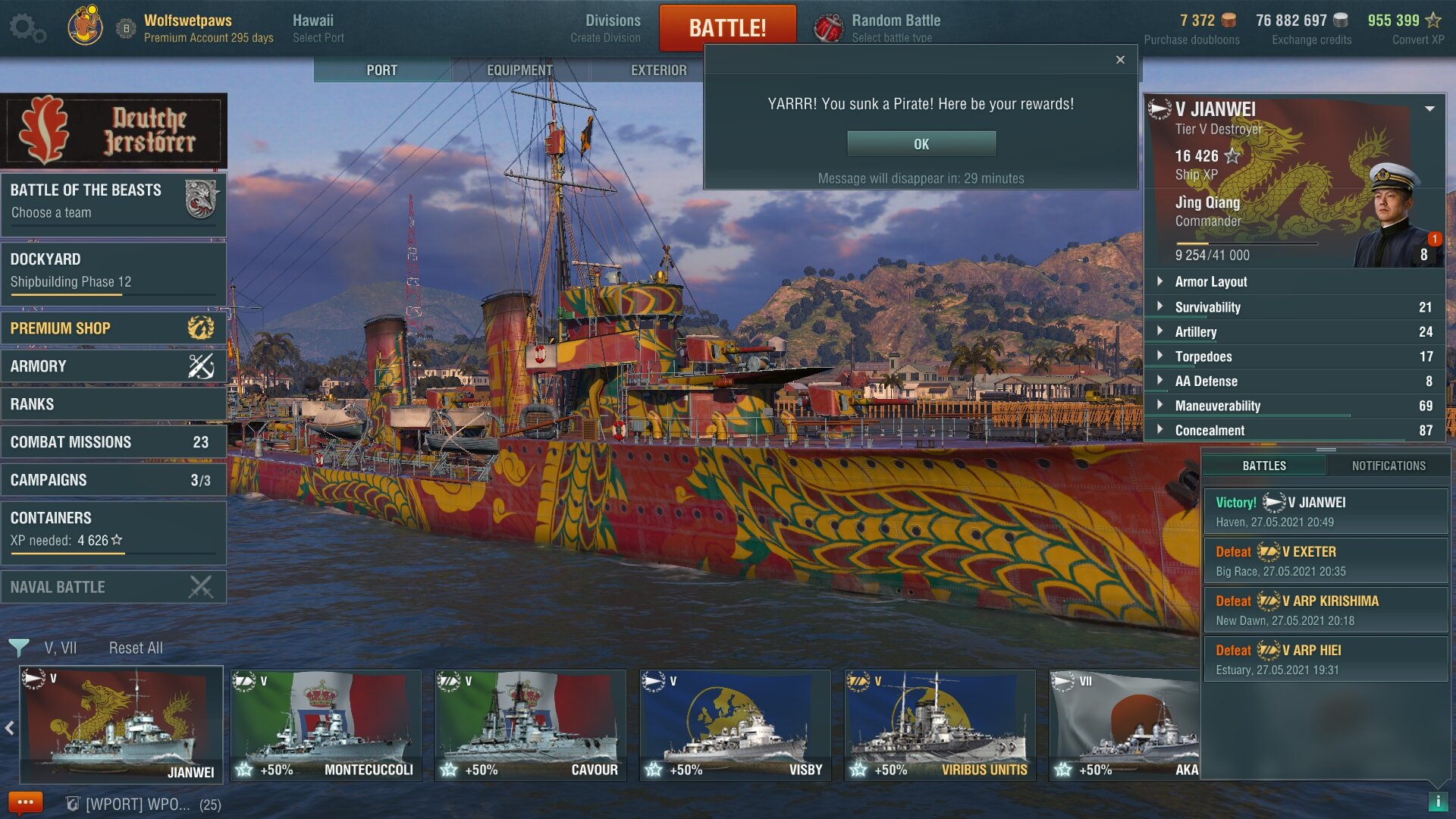Switch to the Notifications tab
Image resolution: width=1456 pixels, height=819 pixels.
(1389, 466)
